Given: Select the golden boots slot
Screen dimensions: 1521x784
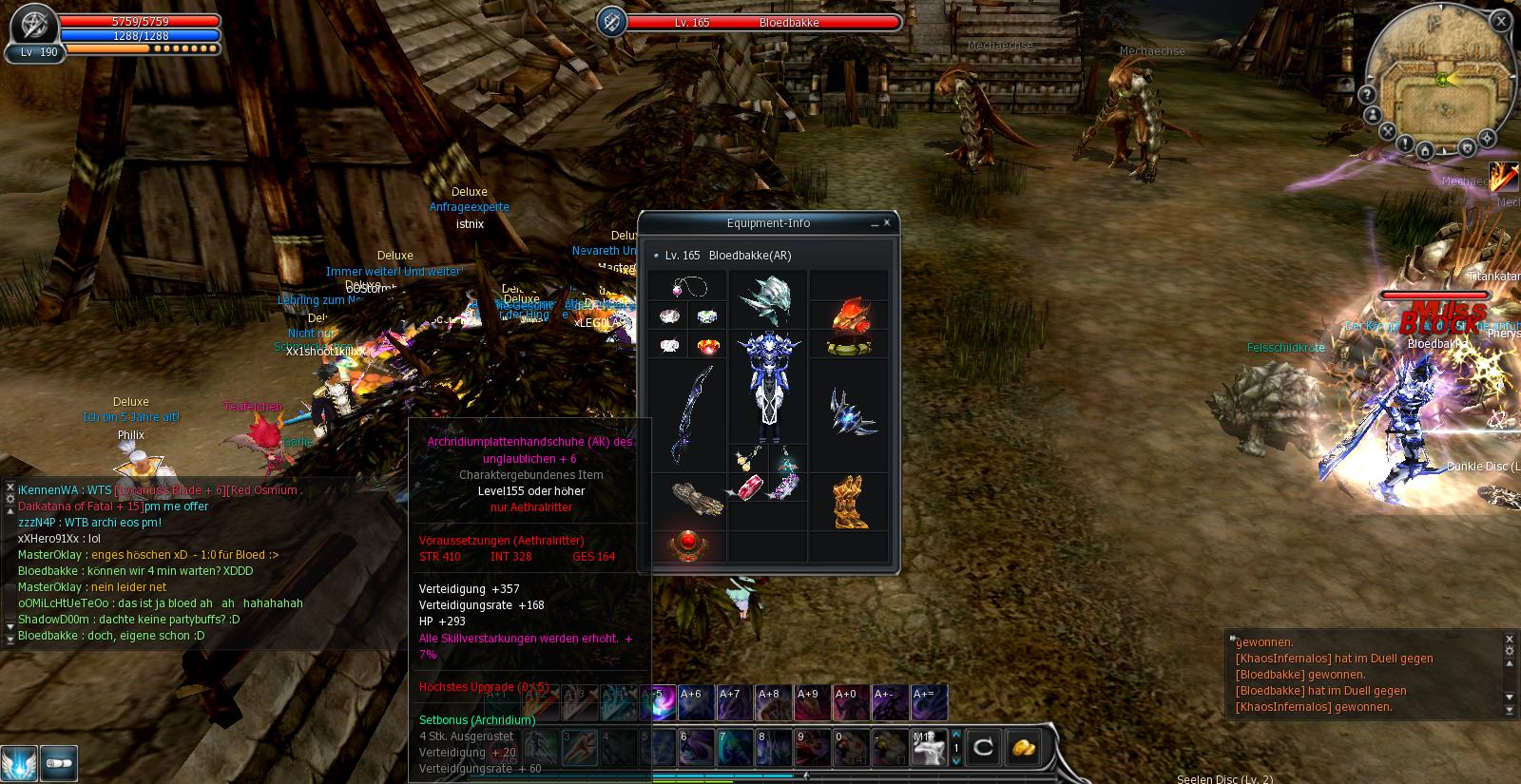Looking at the screenshot, I should (849, 503).
